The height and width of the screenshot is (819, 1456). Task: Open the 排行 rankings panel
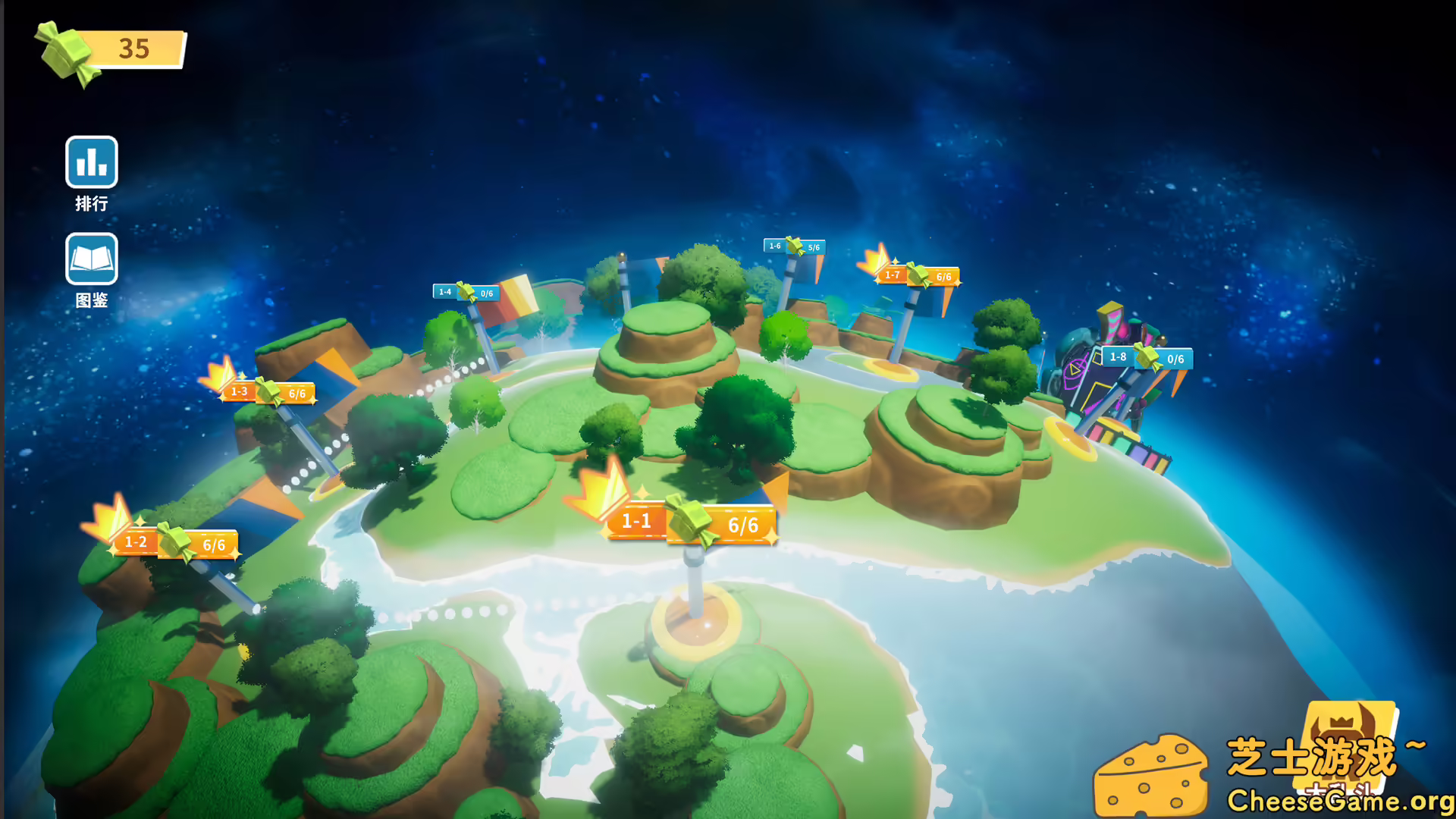point(91,162)
